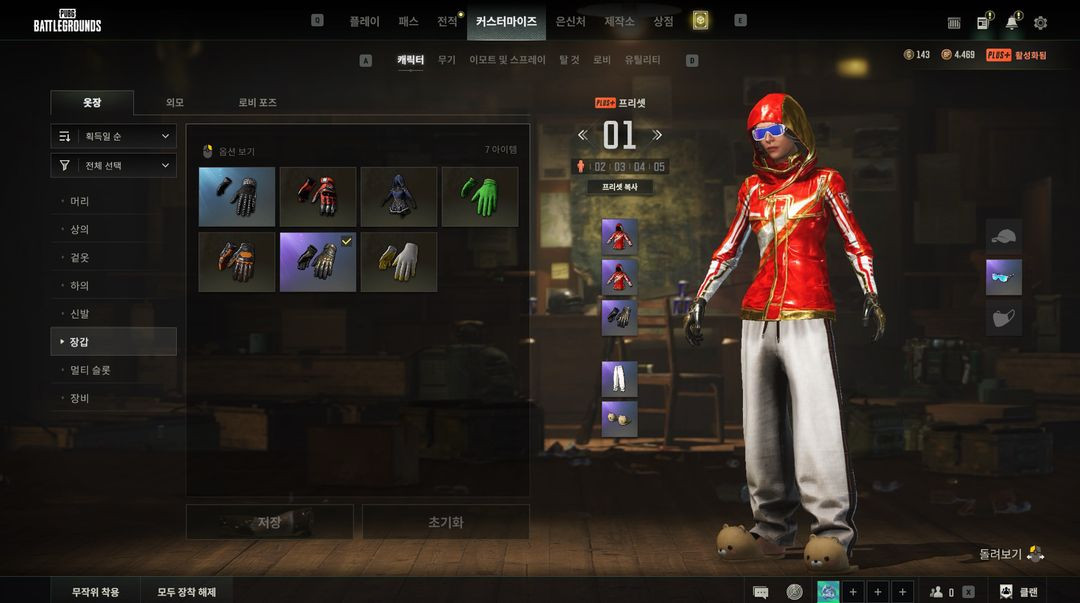Choose the 신발 (Shoes) category
The image size is (1080, 603).
point(80,313)
